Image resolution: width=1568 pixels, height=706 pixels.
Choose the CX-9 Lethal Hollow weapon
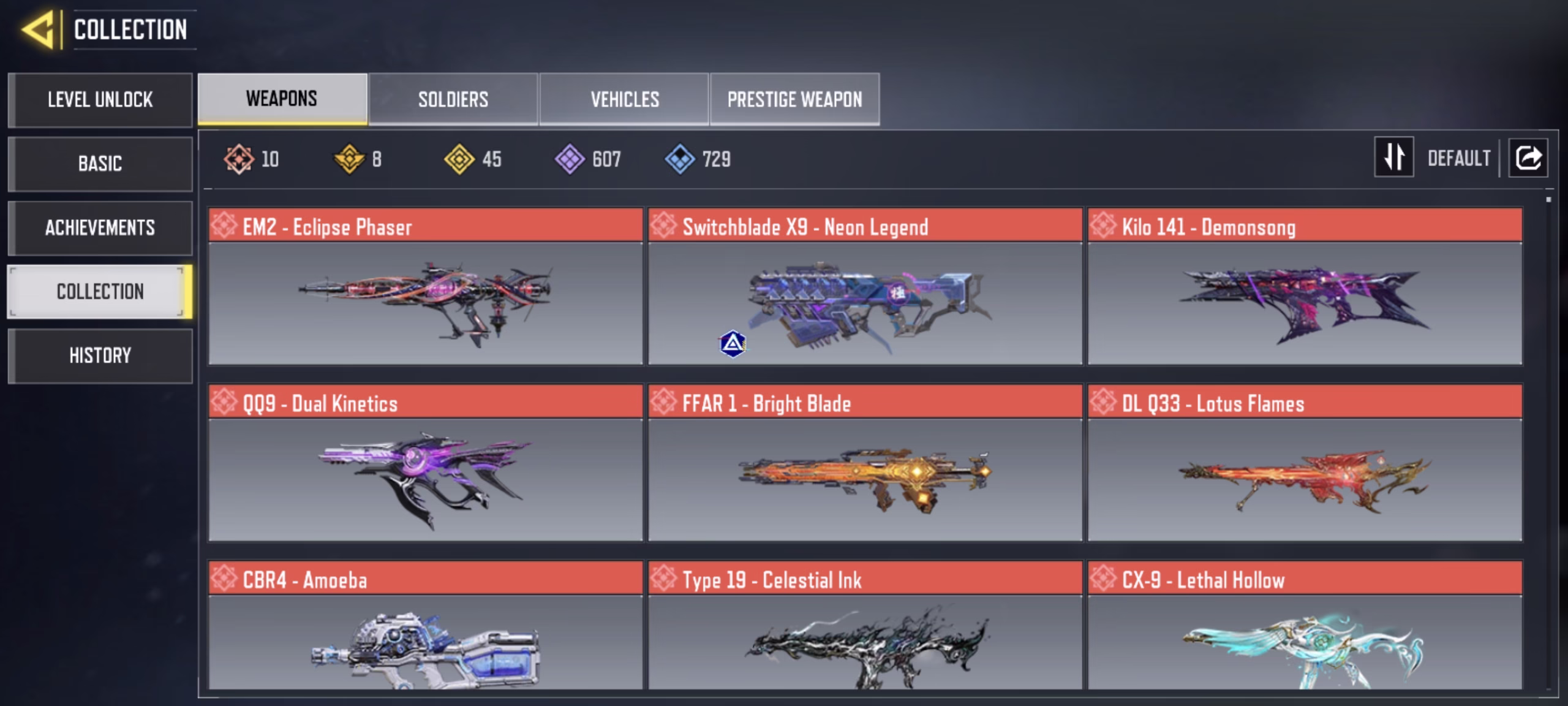click(x=1305, y=626)
